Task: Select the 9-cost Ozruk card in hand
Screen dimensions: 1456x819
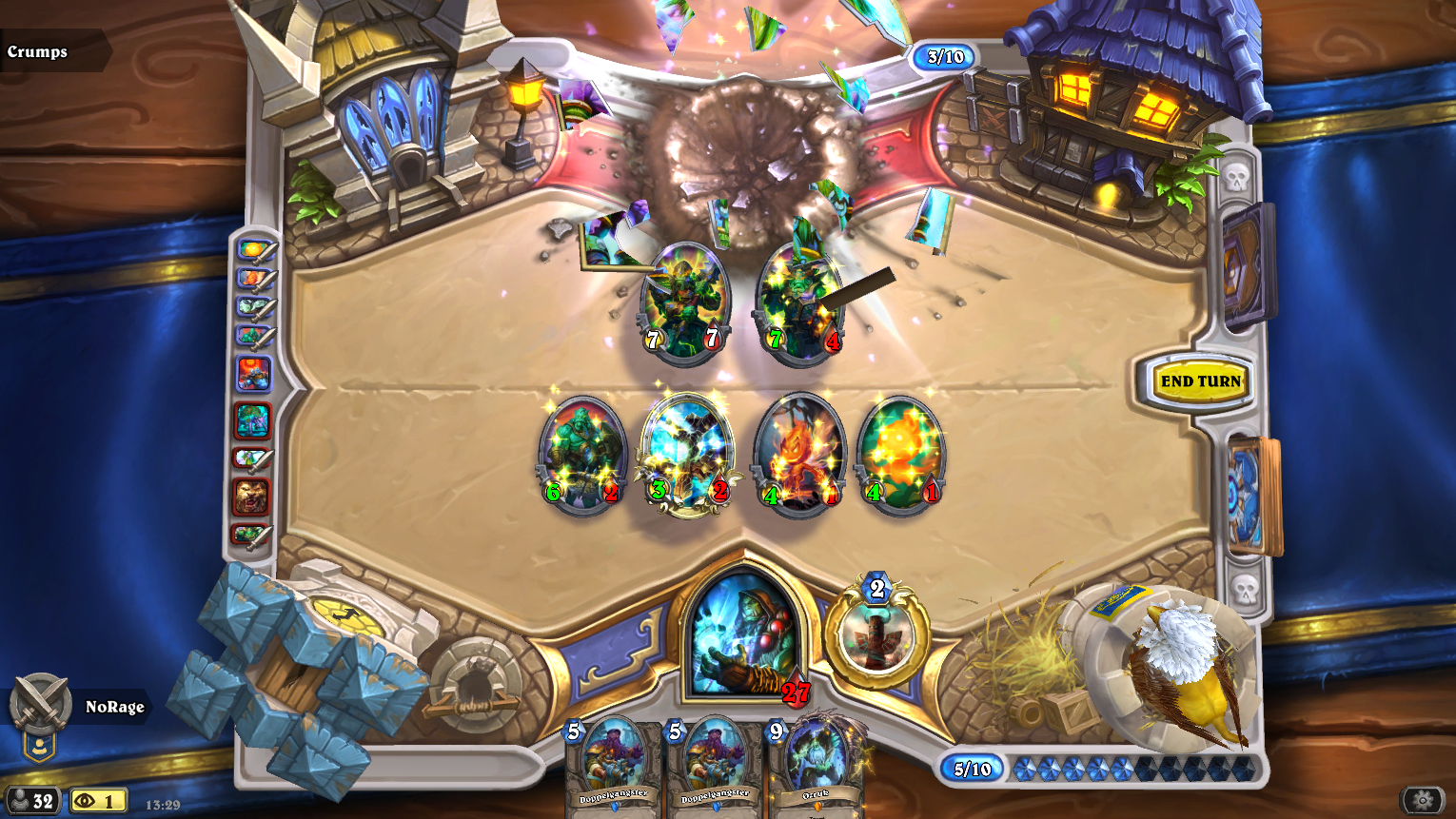Action: tap(817, 766)
